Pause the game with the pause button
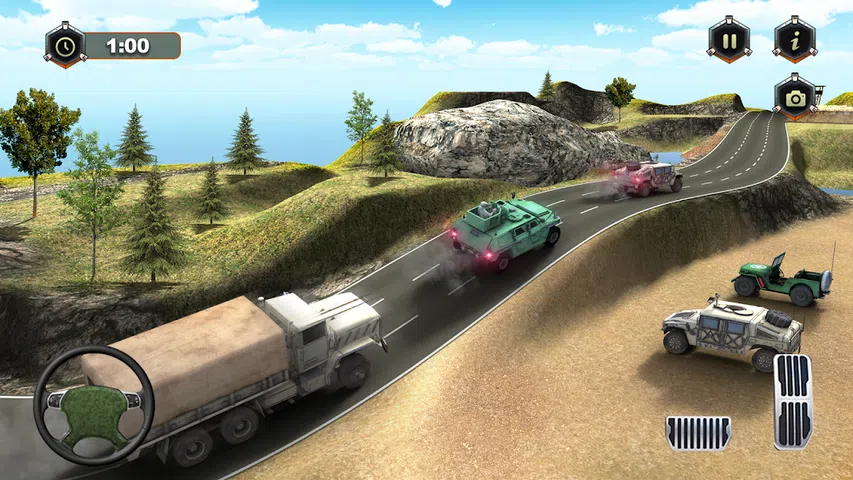Image resolution: width=853 pixels, height=480 pixels. pos(729,40)
